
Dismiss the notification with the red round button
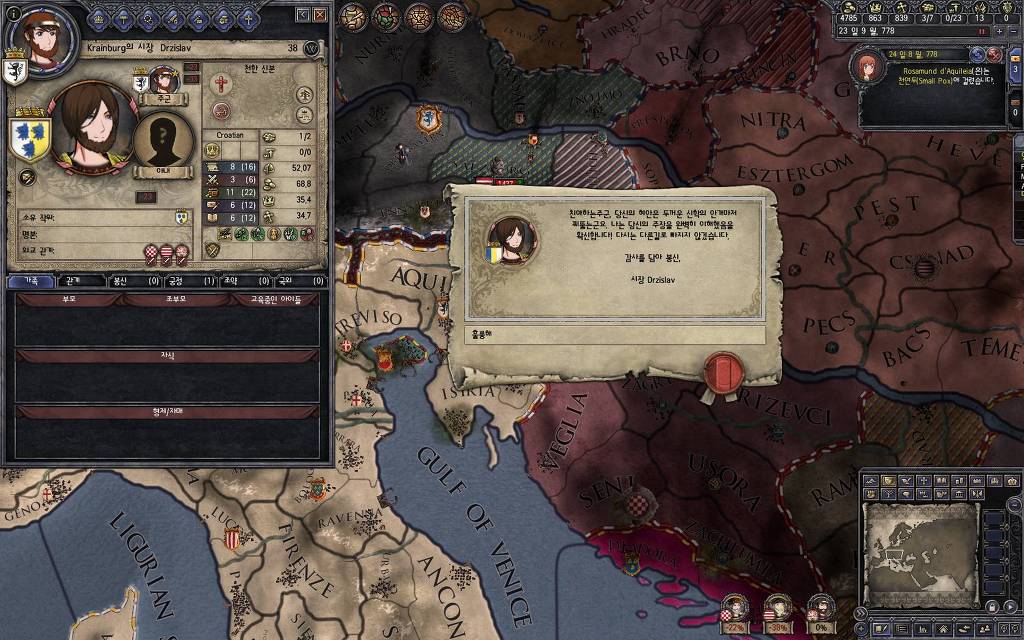pyautogui.click(x=994, y=53)
